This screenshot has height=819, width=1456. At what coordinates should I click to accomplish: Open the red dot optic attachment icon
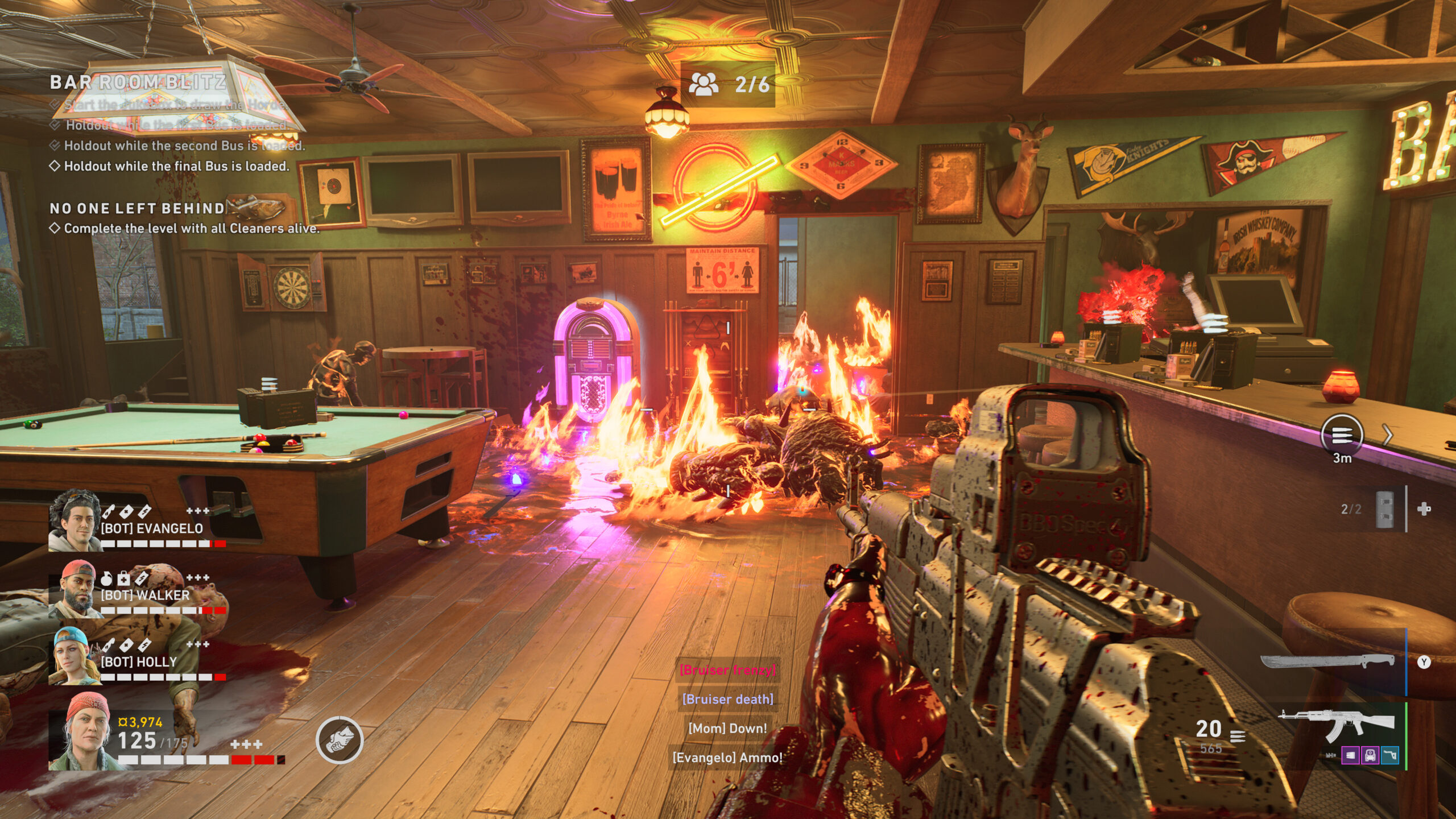click(x=1371, y=755)
